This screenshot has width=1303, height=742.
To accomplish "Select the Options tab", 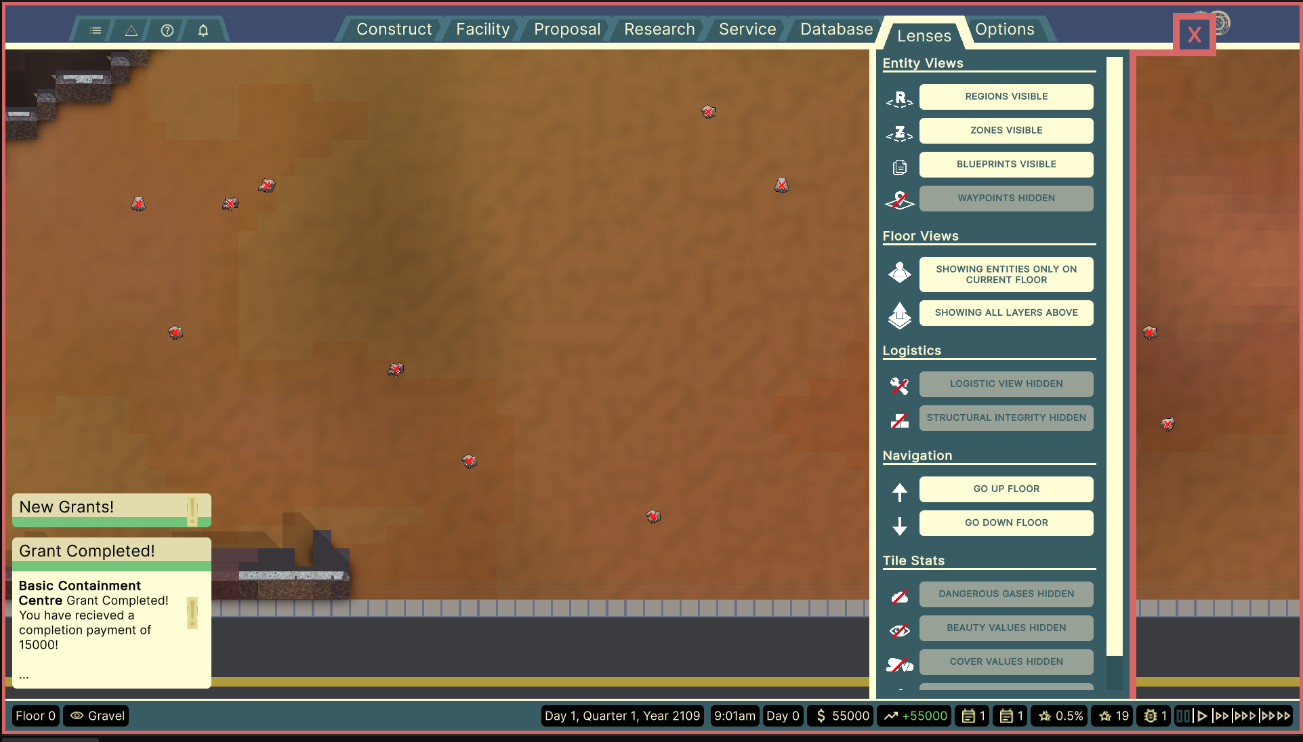I will (x=1004, y=29).
